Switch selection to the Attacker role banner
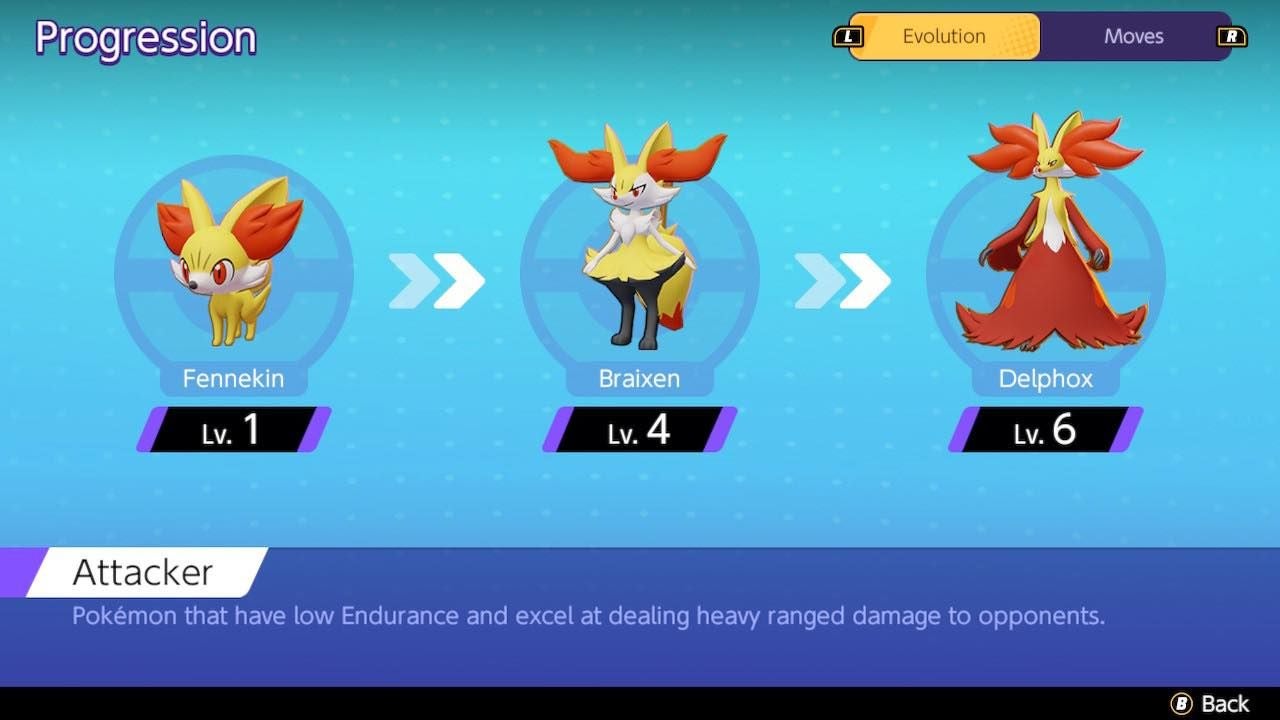 pos(140,571)
